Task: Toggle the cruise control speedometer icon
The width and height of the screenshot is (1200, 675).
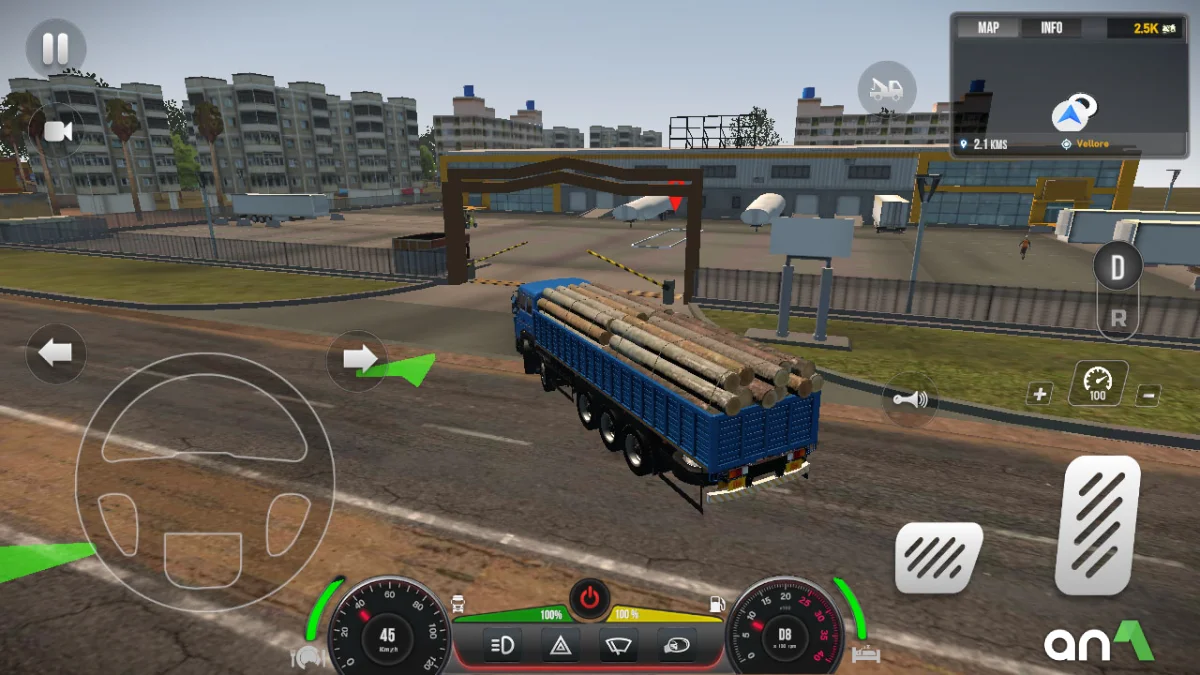Action: (1097, 383)
